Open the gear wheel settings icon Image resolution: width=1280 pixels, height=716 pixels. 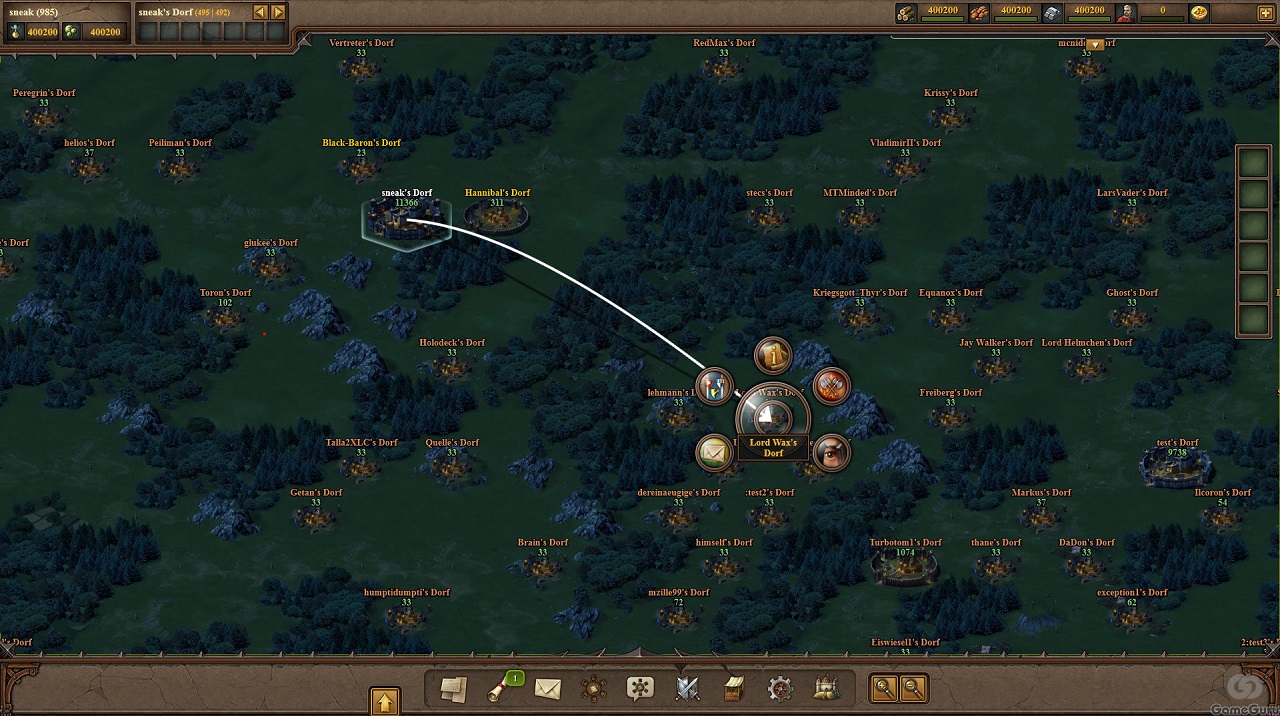(780, 688)
